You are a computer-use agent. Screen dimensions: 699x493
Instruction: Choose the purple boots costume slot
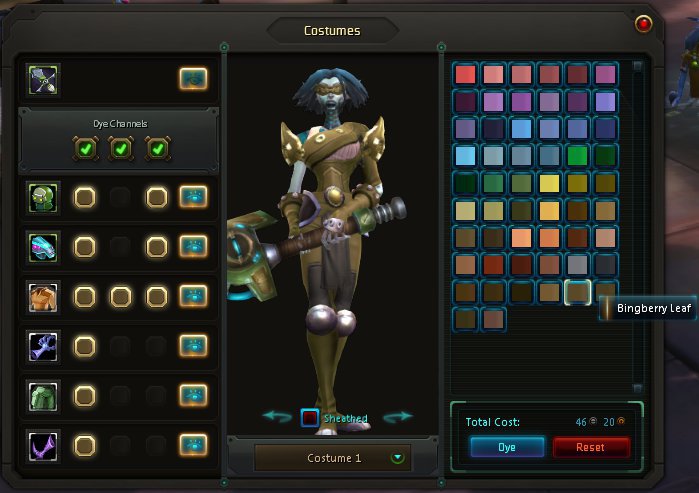pos(44,444)
